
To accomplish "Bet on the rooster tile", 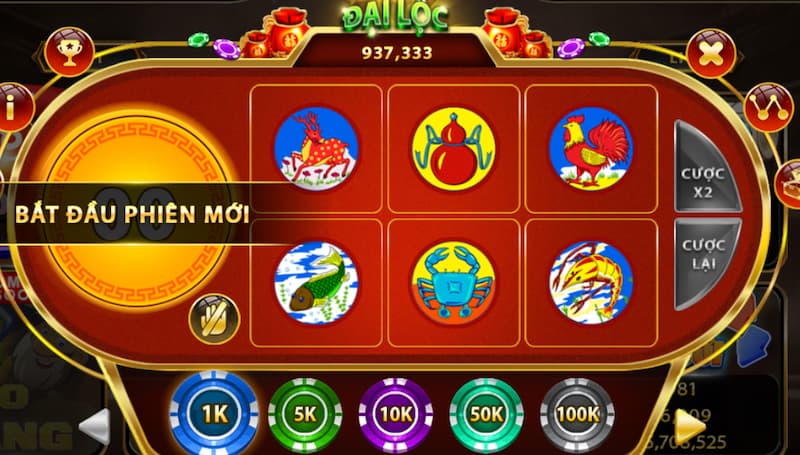I will point(590,149).
